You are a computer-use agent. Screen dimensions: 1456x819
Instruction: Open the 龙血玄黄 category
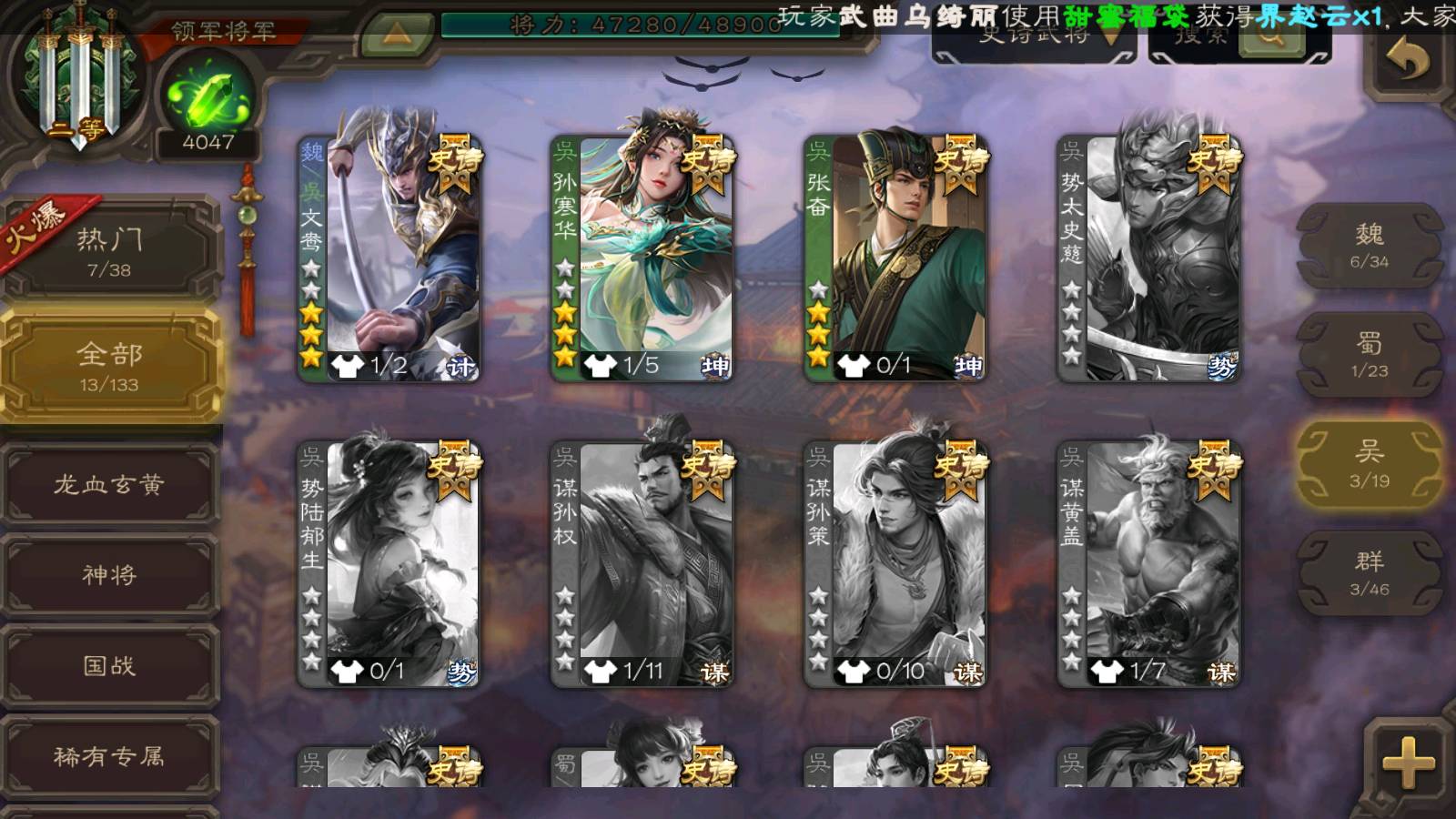109,484
